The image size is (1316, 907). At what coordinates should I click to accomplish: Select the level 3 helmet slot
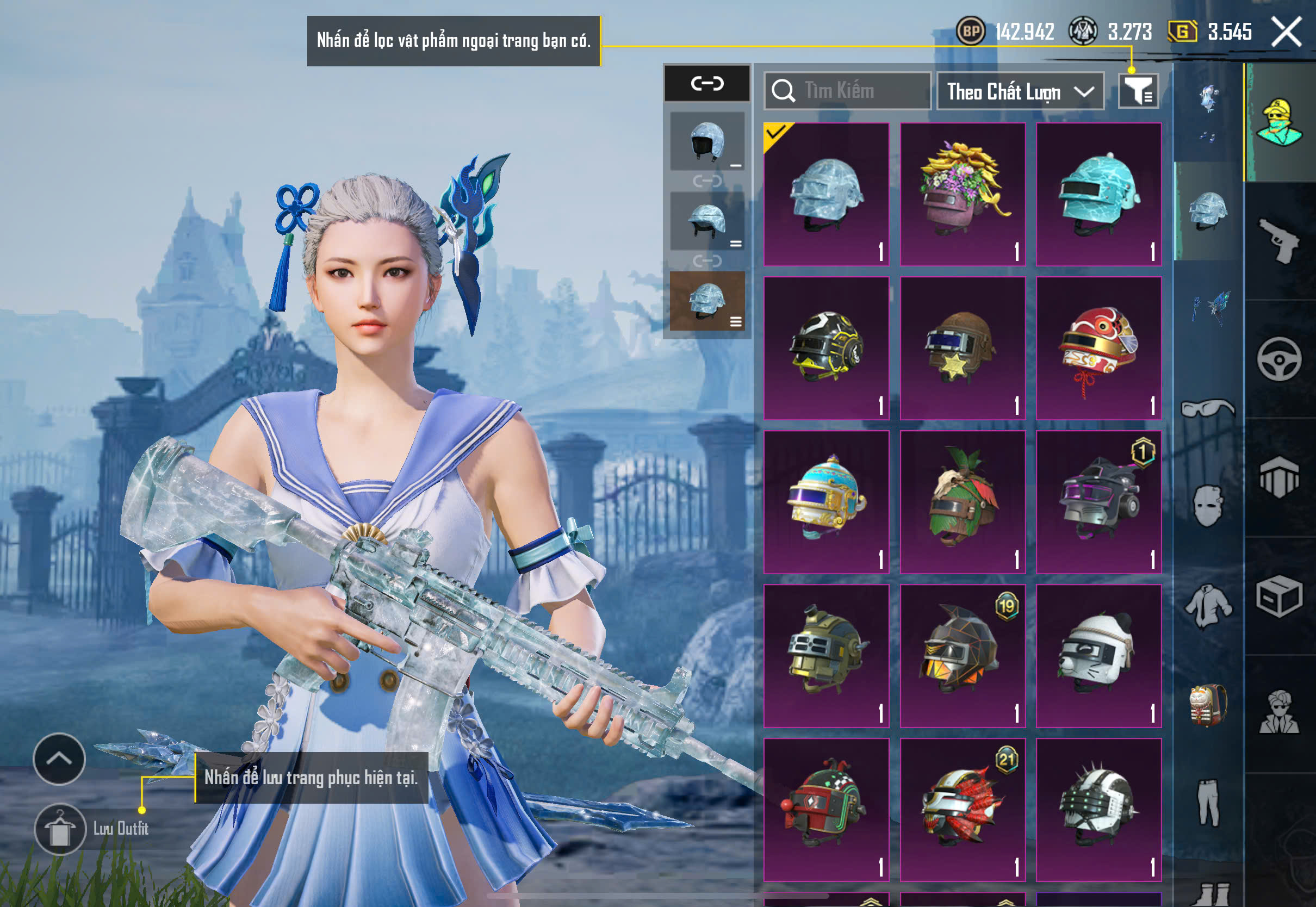[707, 301]
